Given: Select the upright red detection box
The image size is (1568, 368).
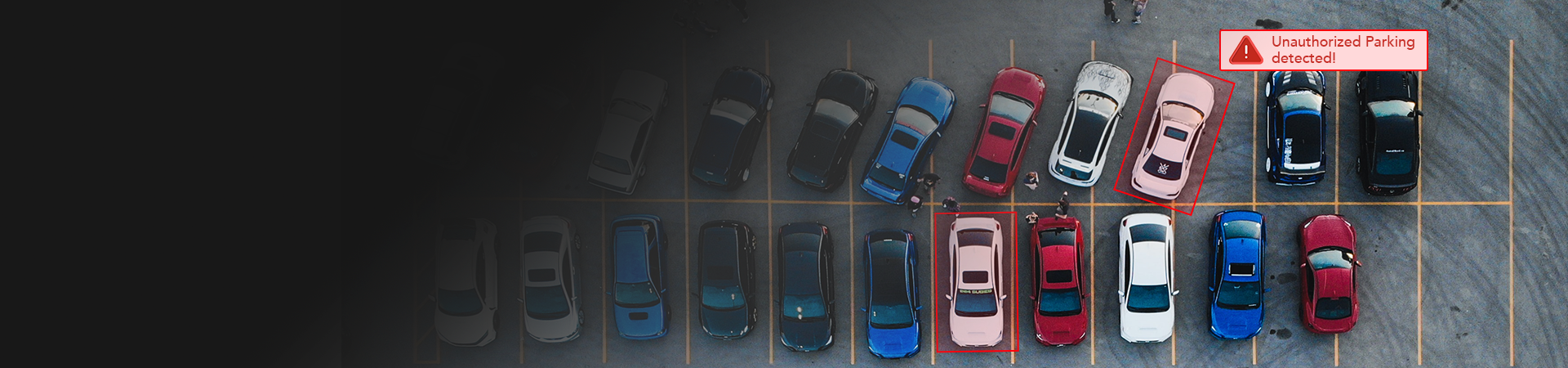Looking at the screenshot, I should (x=976, y=281).
